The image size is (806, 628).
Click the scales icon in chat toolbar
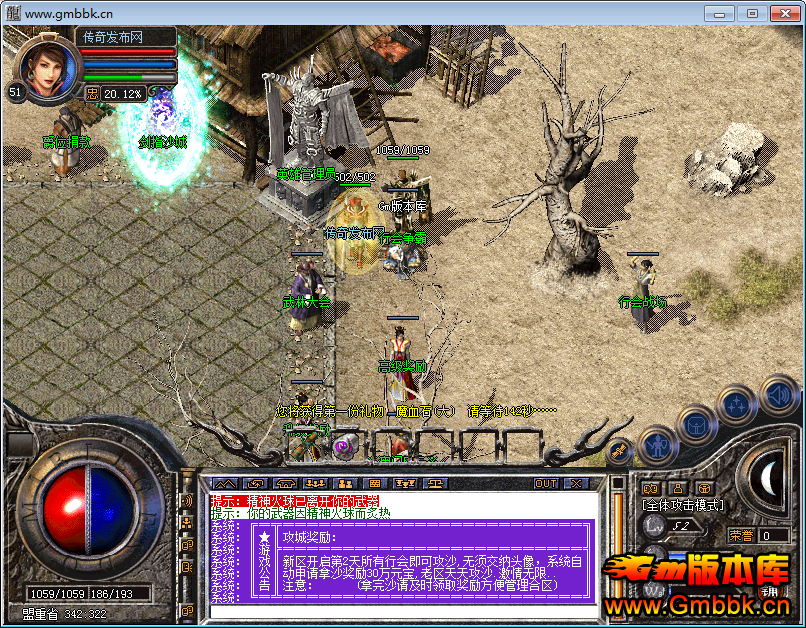(x=437, y=484)
